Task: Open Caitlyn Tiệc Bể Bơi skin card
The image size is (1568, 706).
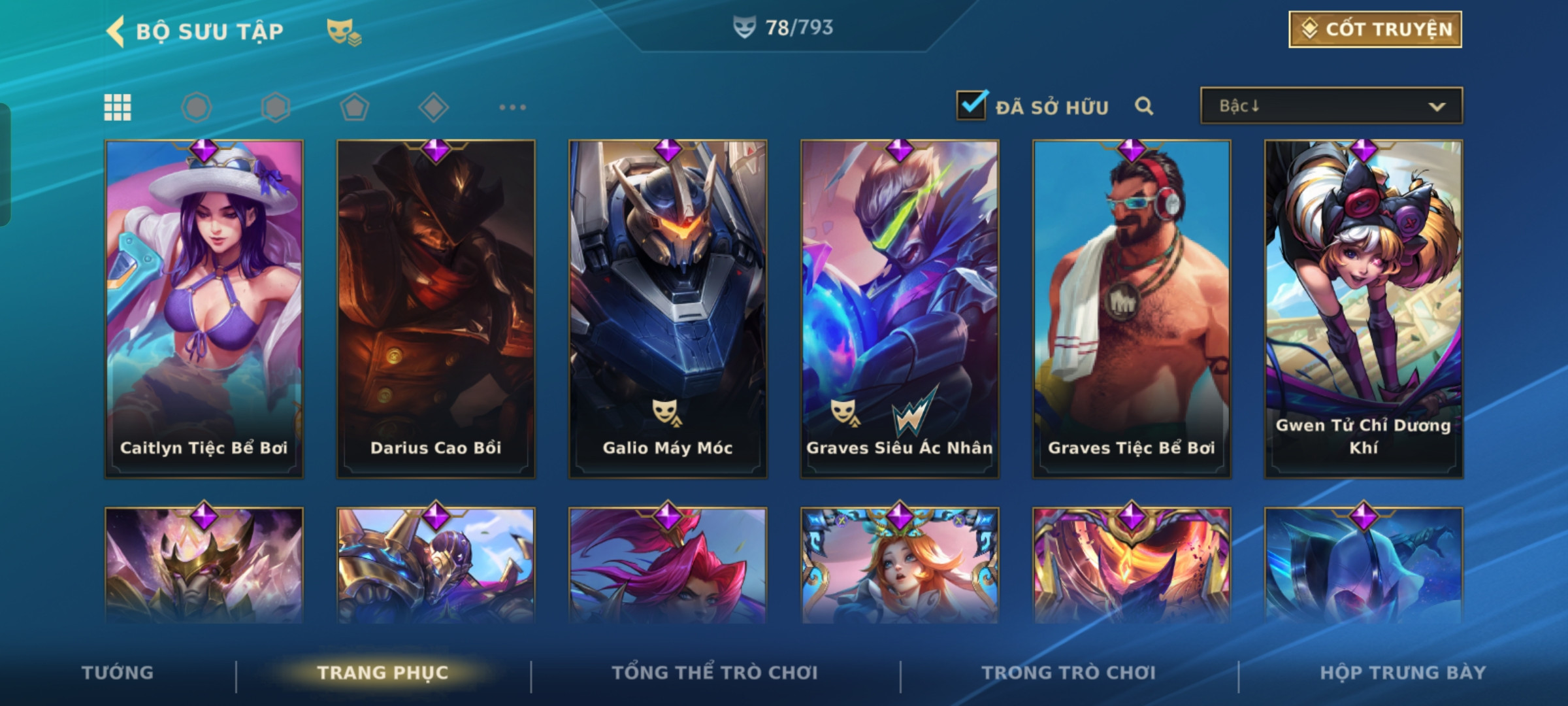Action: tap(204, 309)
